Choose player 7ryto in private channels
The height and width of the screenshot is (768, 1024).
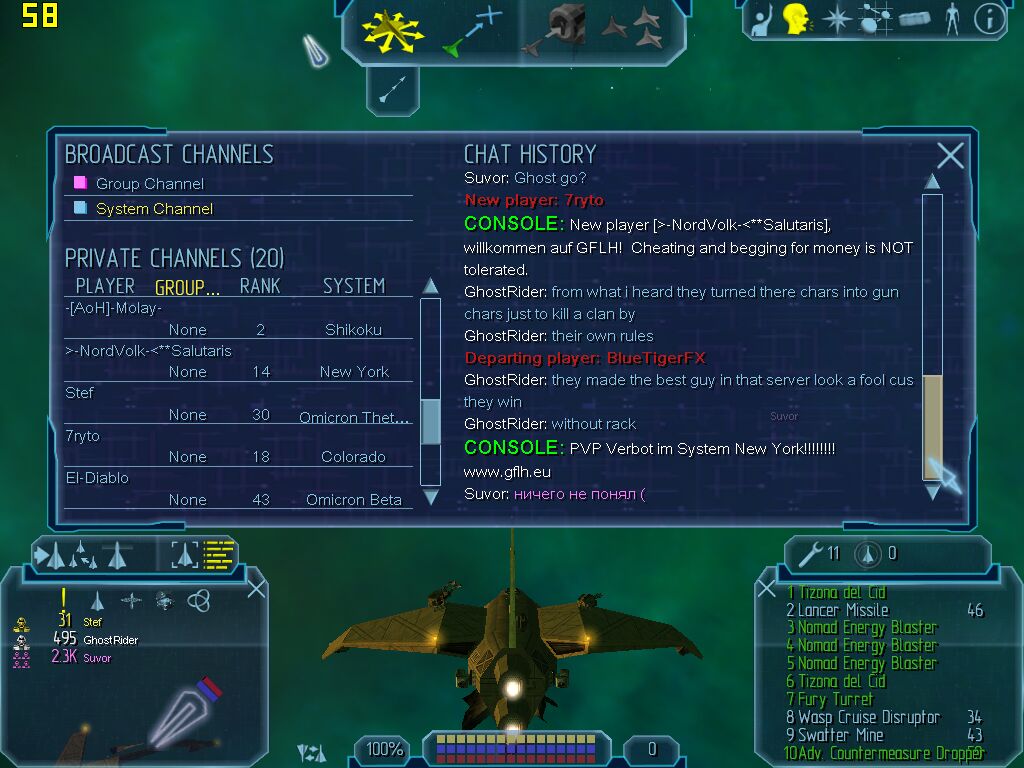[83, 436]
